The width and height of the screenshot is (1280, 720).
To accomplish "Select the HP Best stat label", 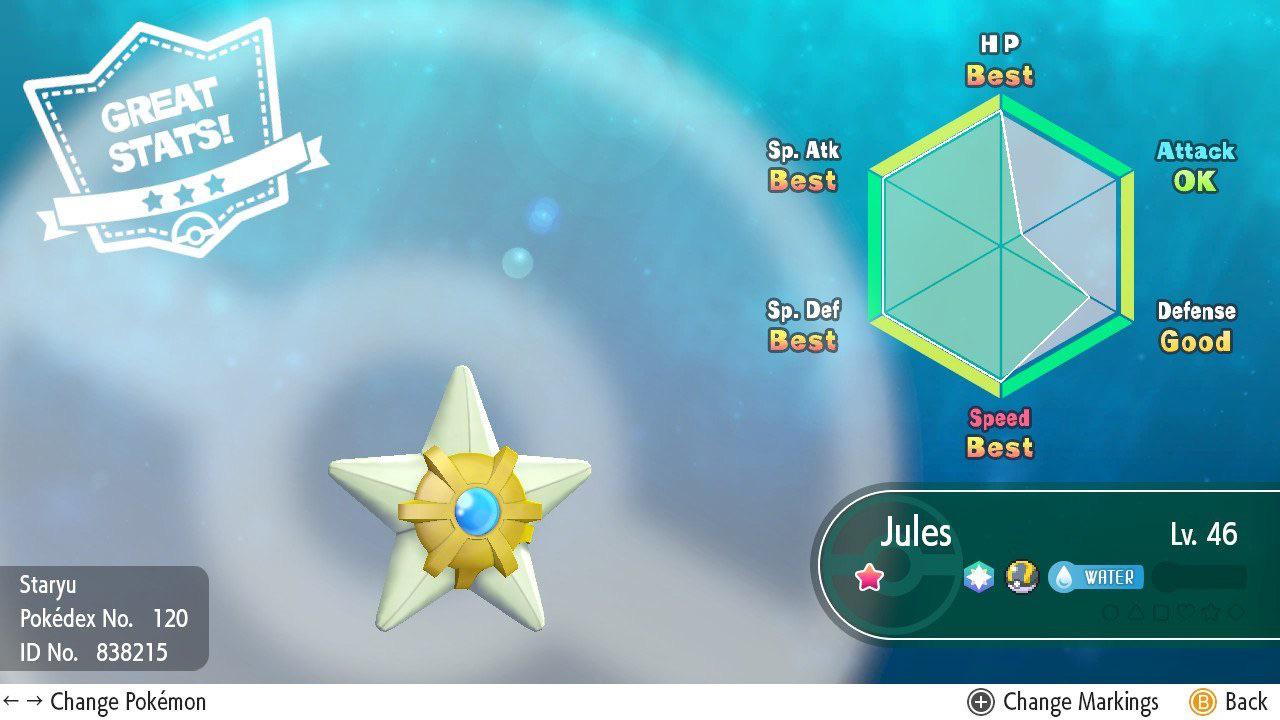I will coord(997,62).
